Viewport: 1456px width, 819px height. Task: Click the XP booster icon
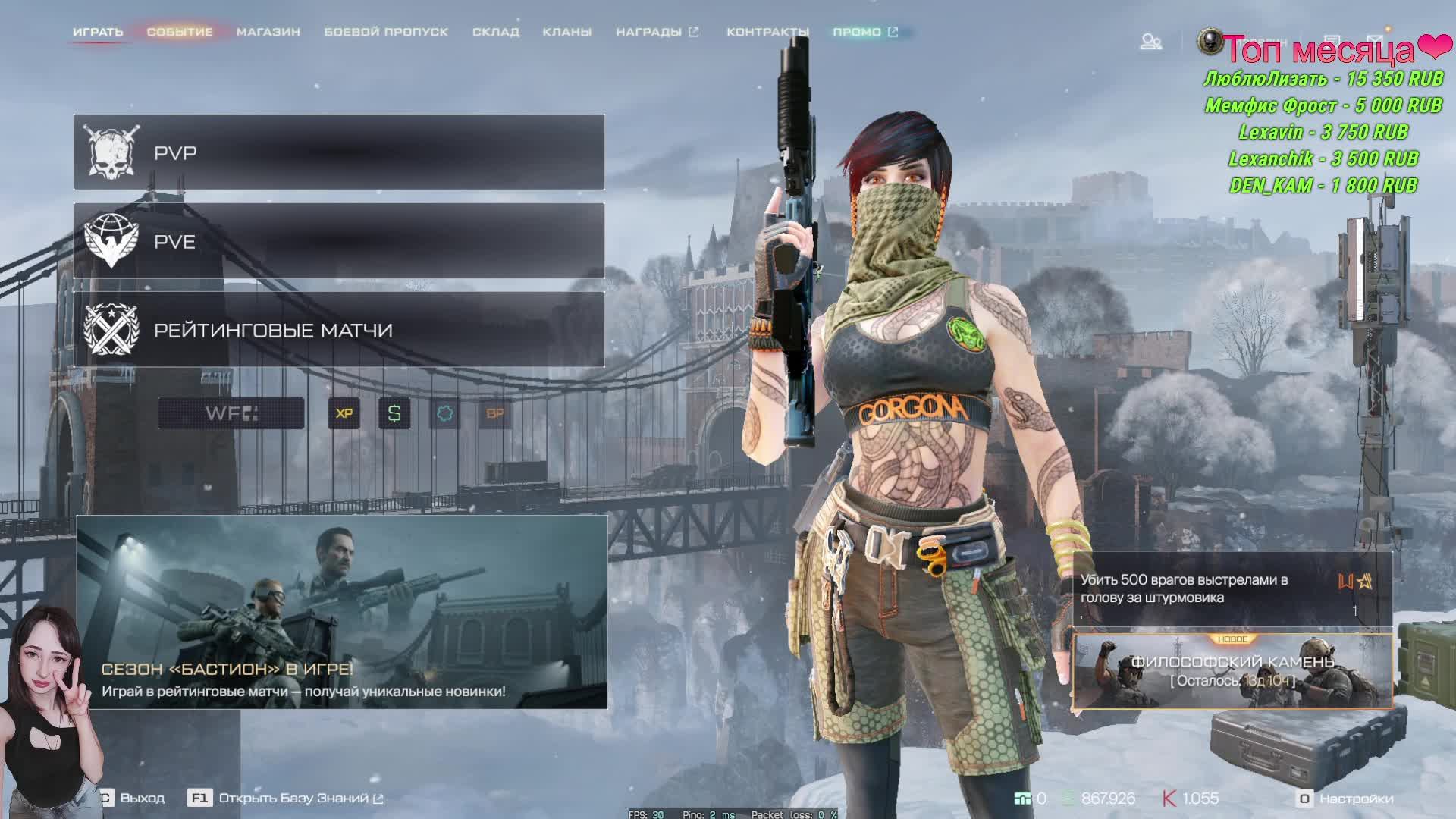tap(344, 413)
